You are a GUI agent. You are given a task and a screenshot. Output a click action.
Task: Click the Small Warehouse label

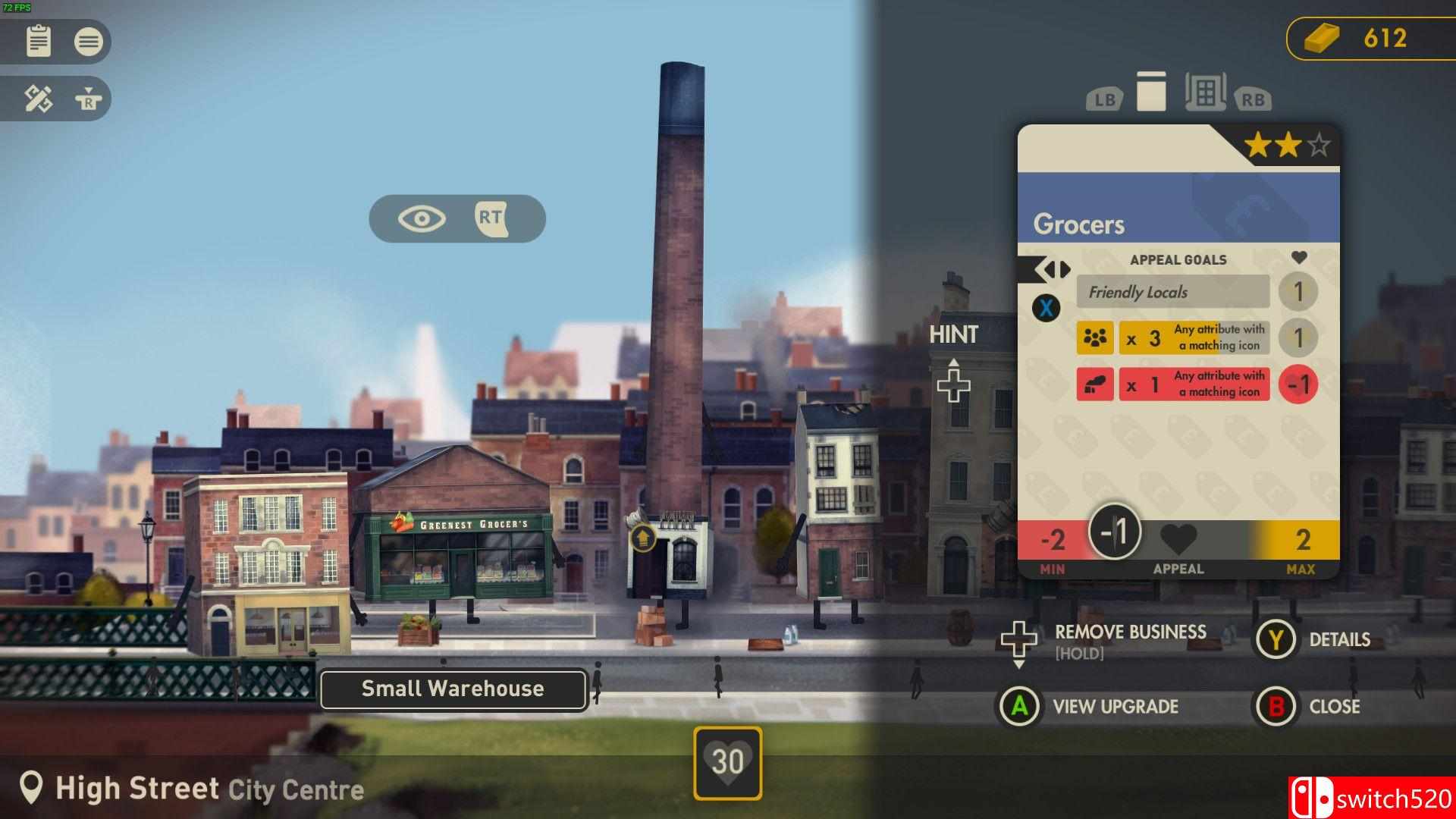453,689
